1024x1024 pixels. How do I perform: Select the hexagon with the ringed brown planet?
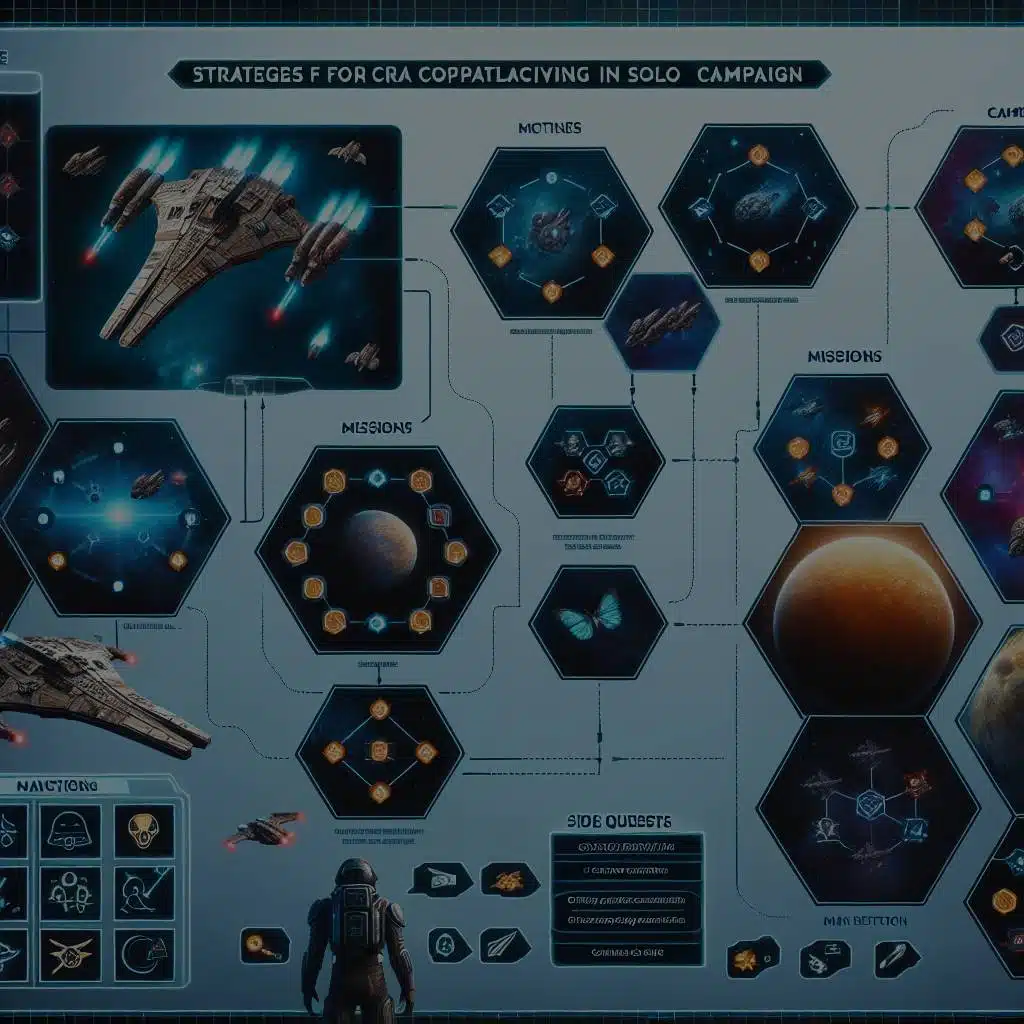[x=377, y=550]
